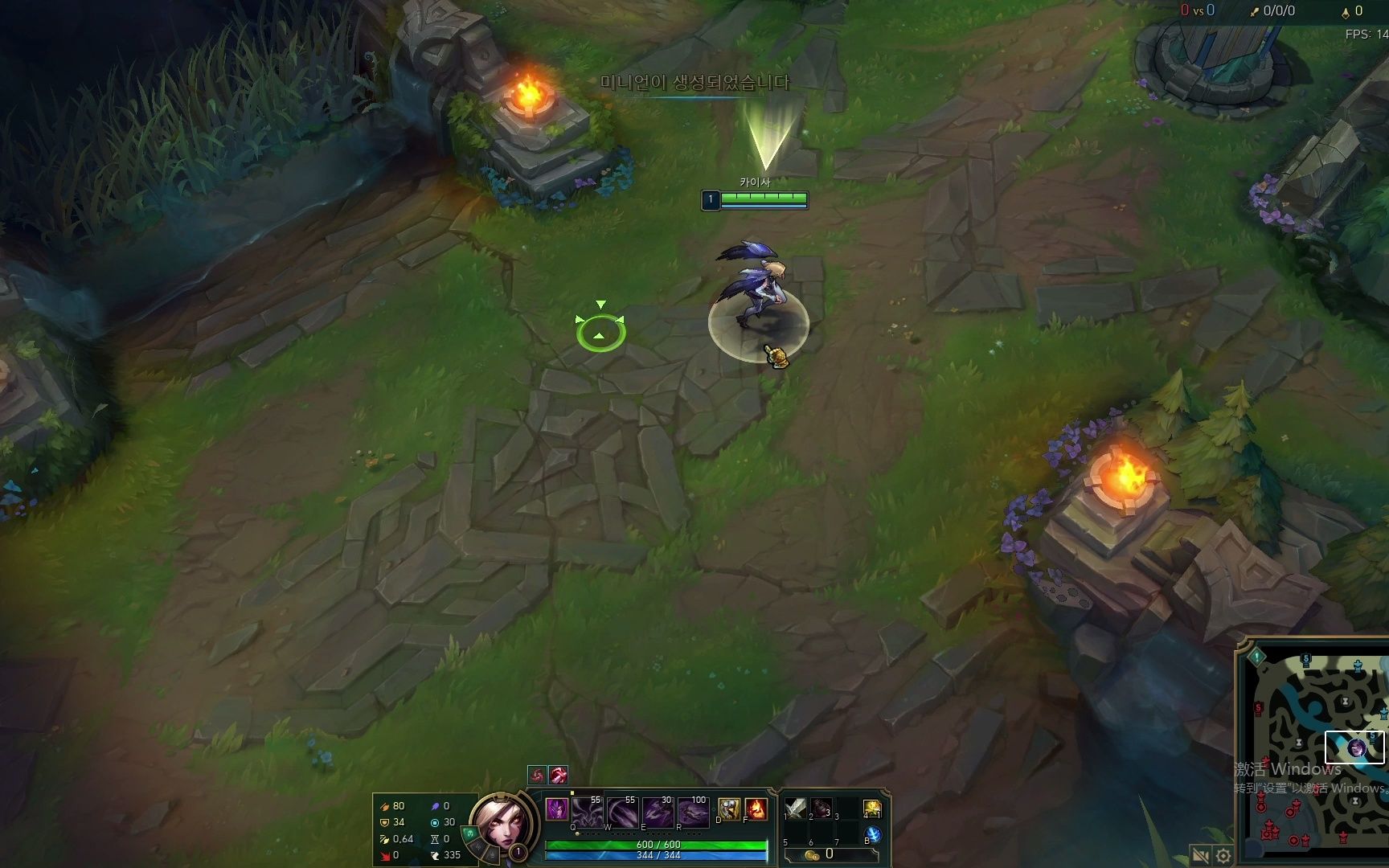Activate Kai'Sa's Q ability Icathian Rain

pos(588,812)
